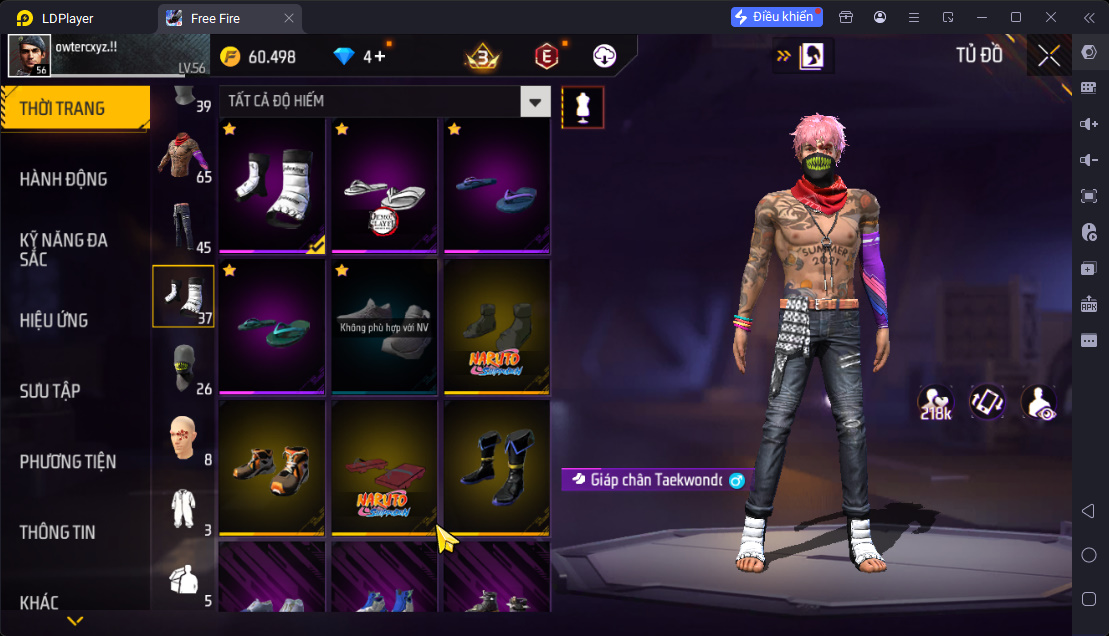The image size is (1109, 636).
Task: Choose the Demon Slayer sandals item
Action: coord(384,185)
